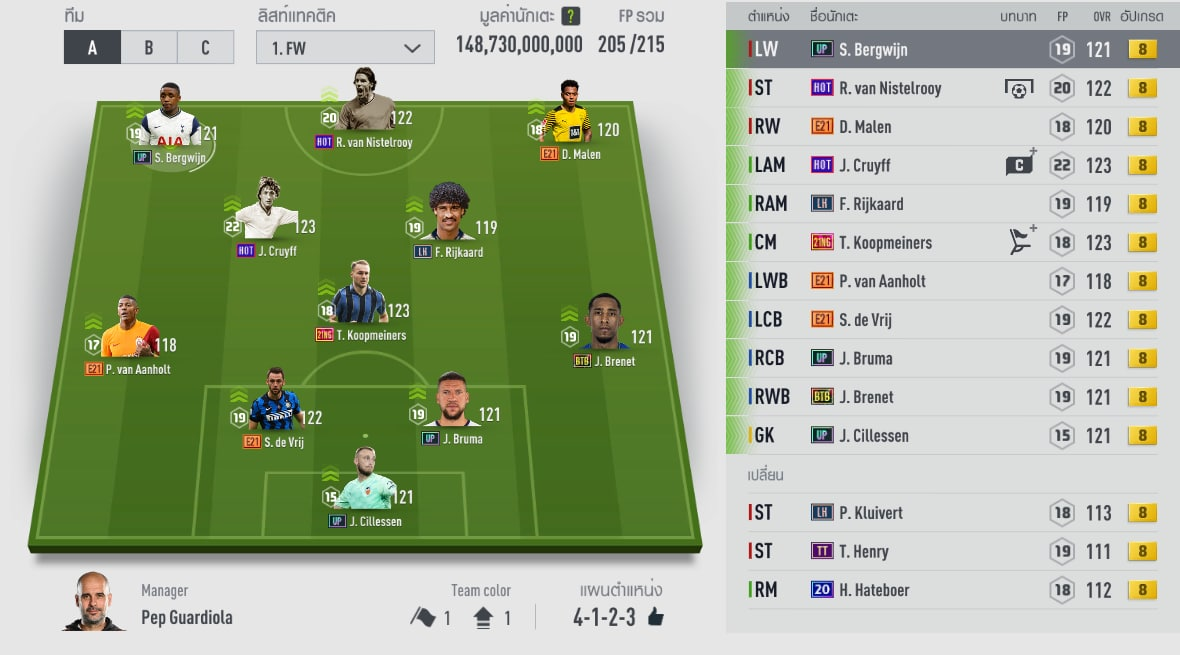Select T. Koopmeiners CM list row
1180x655 pixels.
coord(952,242)
